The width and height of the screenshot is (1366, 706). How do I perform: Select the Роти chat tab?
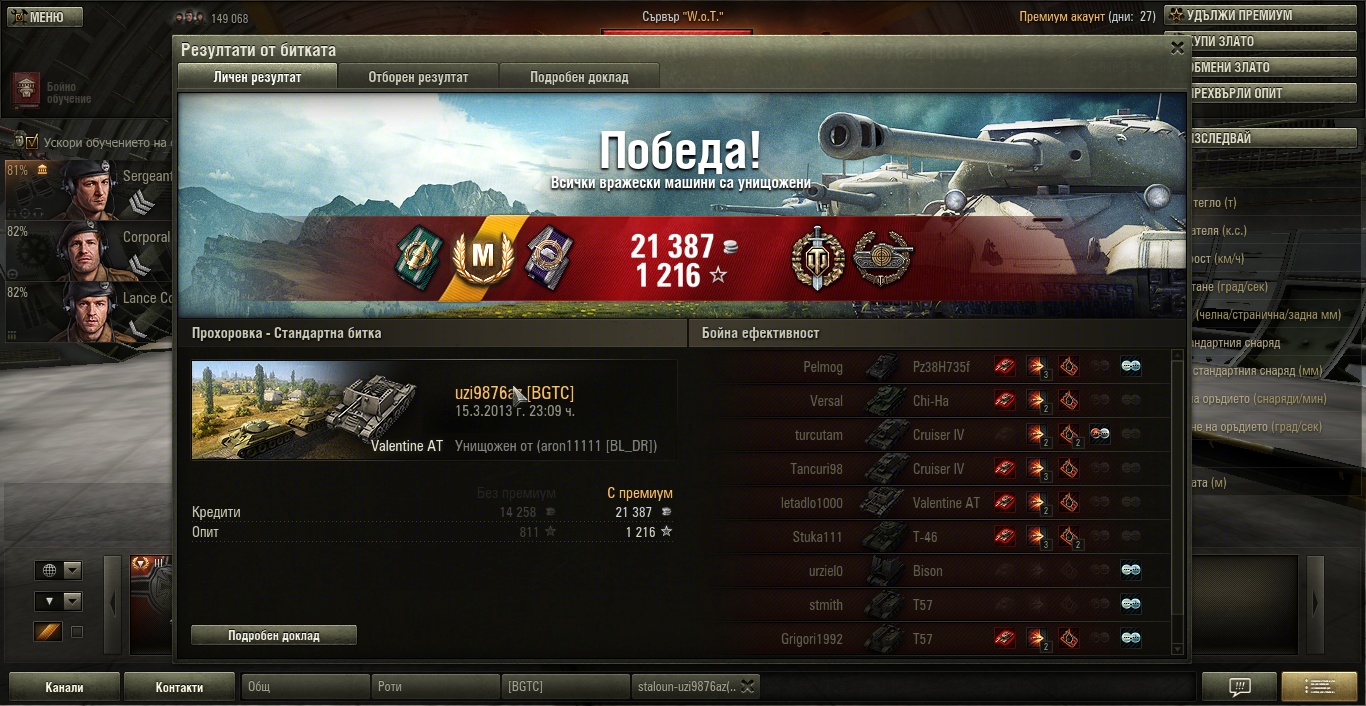coord(435,687)
